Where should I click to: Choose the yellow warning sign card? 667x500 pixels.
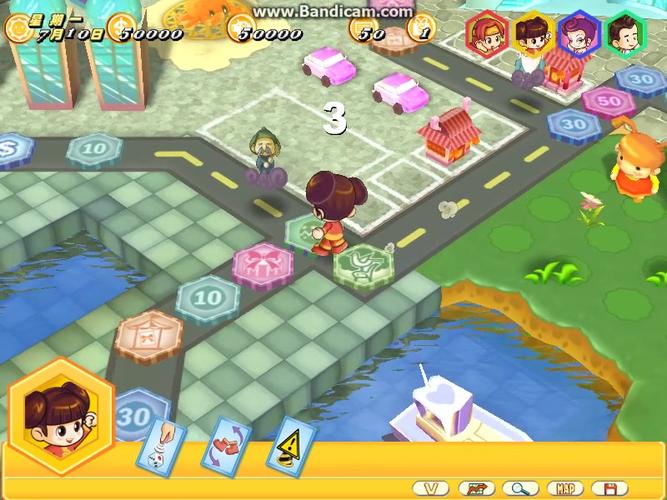(x=290, y=444)
